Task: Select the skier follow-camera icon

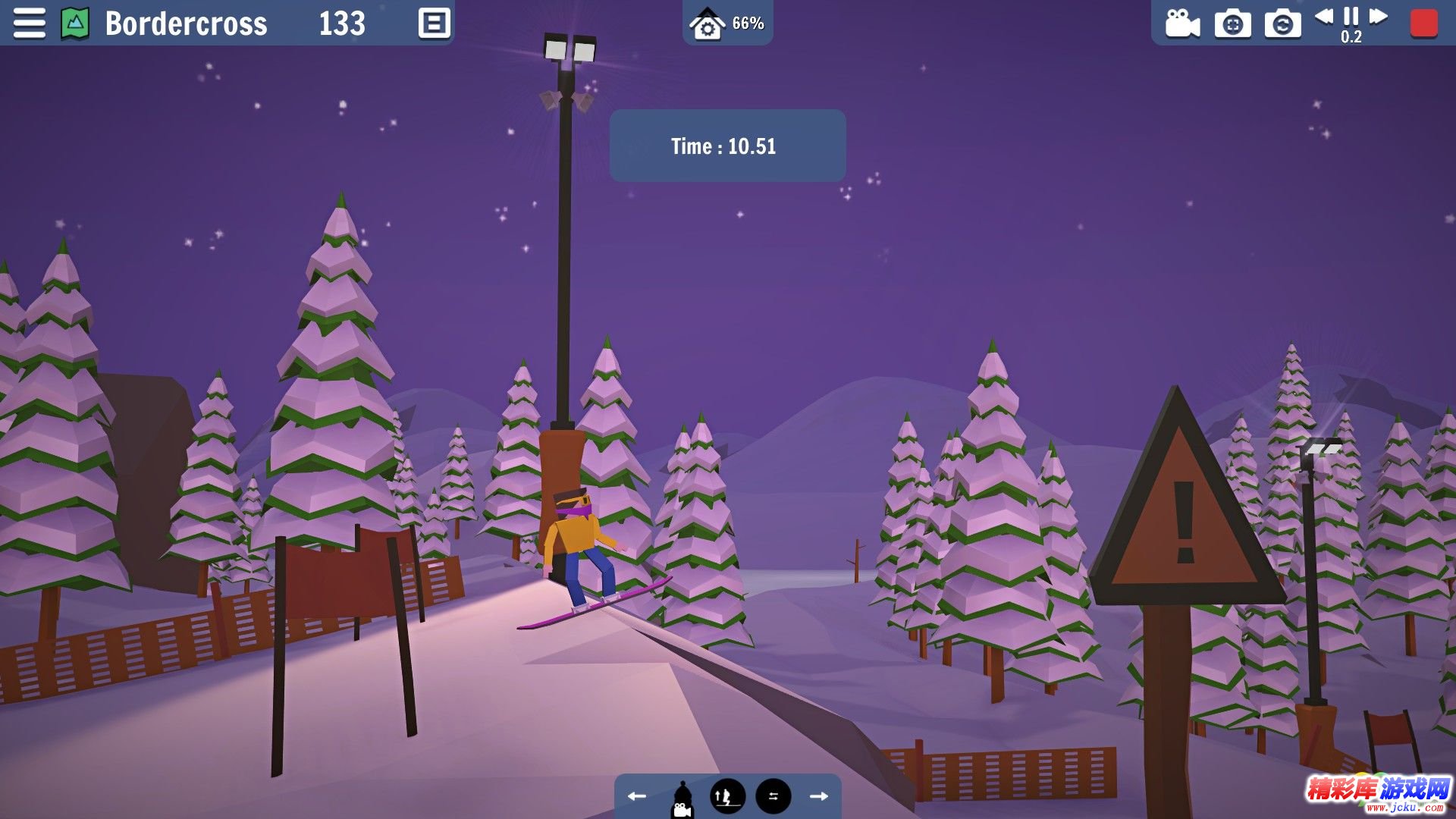Action: (x=682, y=799)
